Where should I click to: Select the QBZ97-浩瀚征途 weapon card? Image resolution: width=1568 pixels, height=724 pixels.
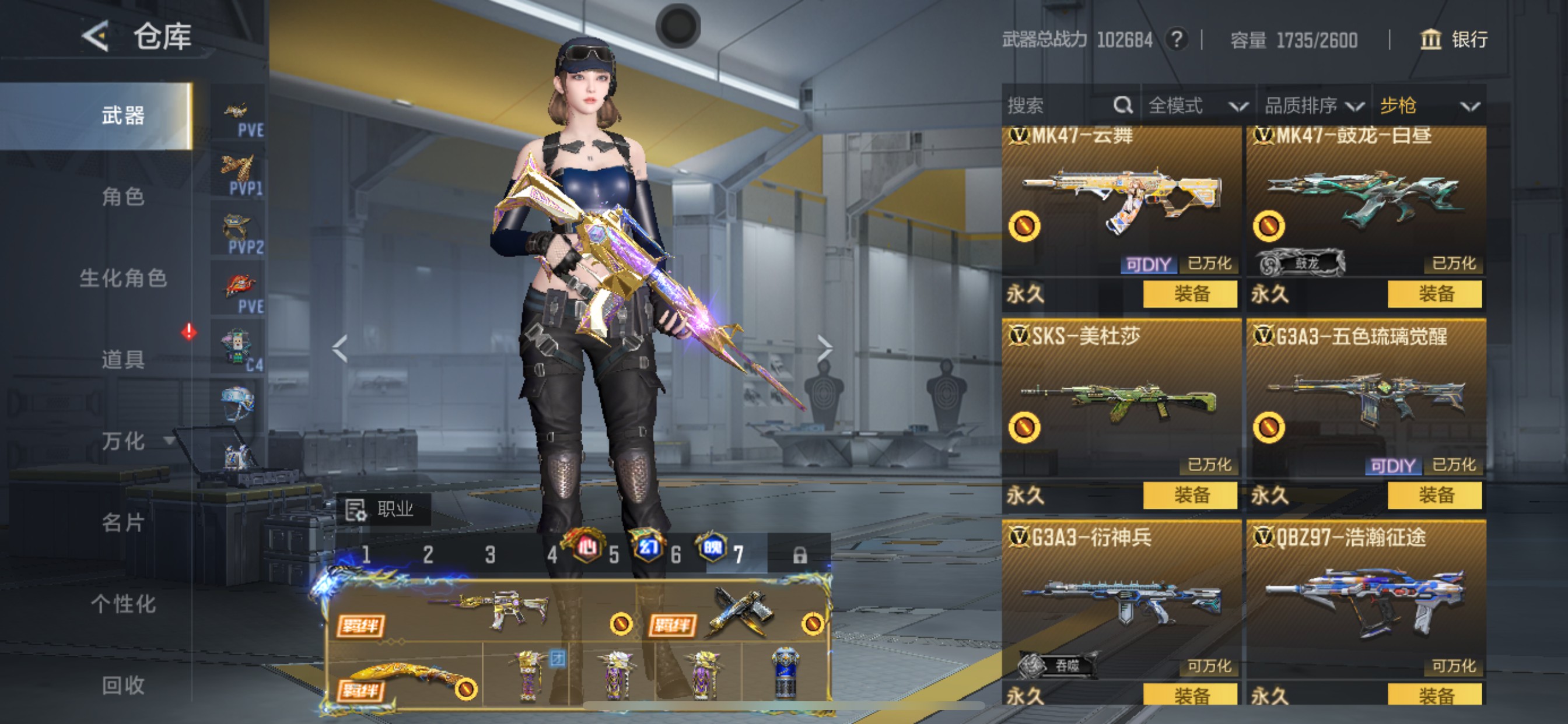click(x=1366, y=602)
